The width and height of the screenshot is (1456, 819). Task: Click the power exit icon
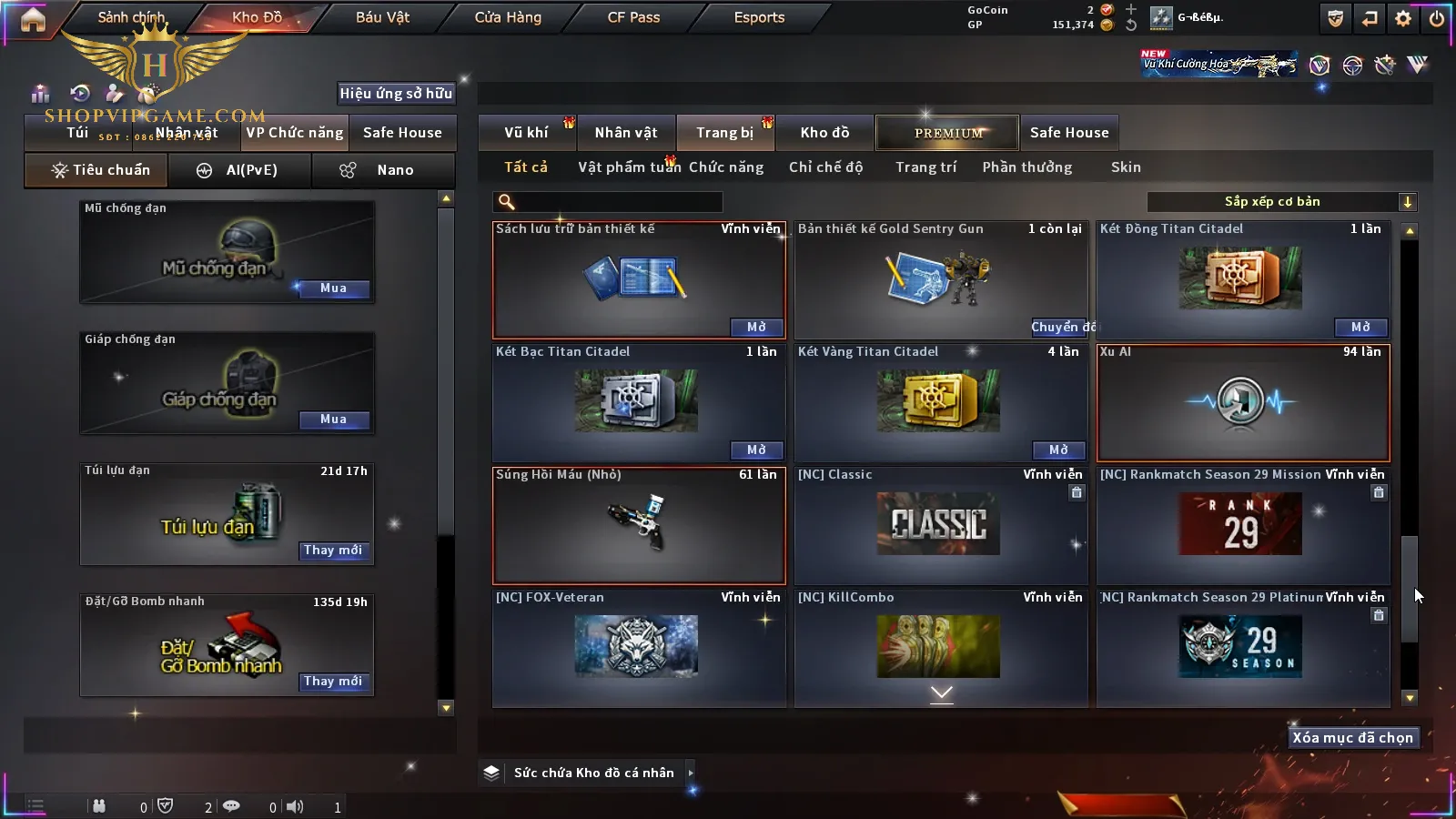click(x=1436, y=18)
